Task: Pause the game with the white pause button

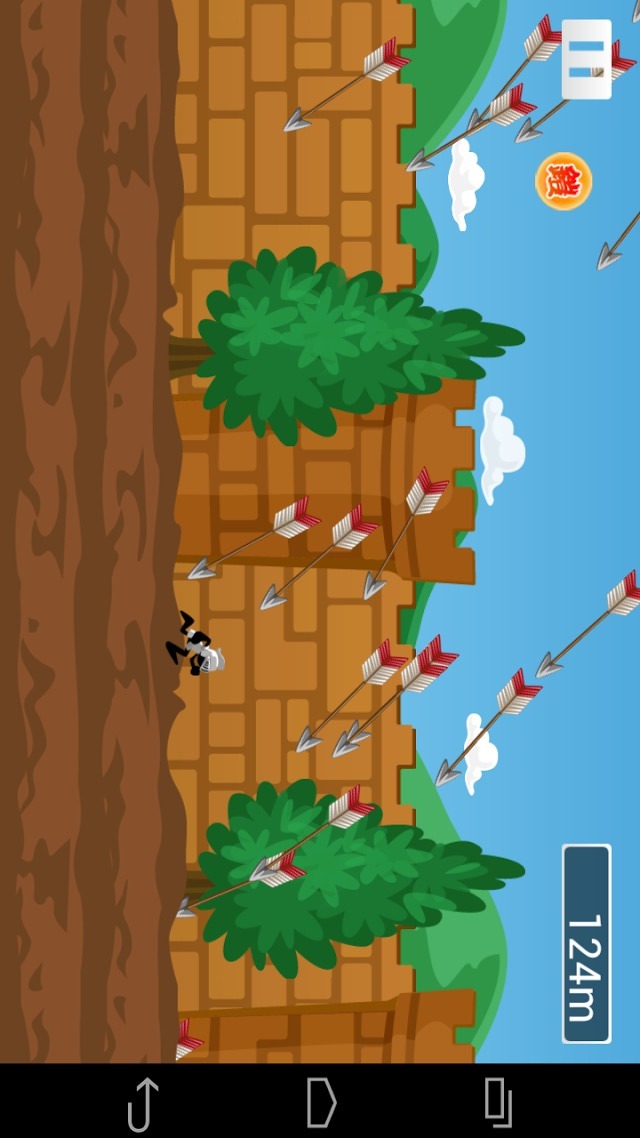Action: pos(587,59)
